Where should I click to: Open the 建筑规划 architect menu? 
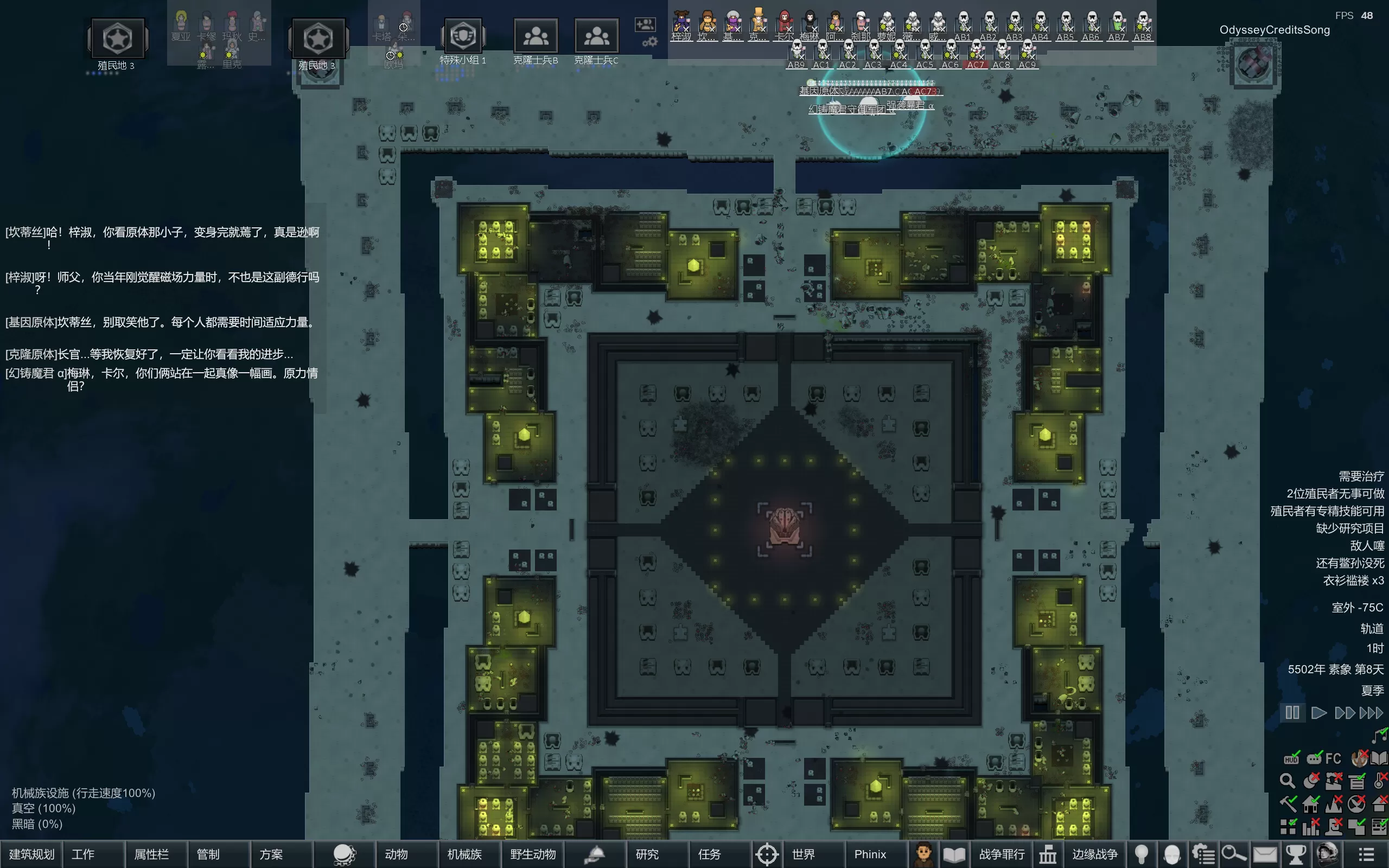pyautogui.click(x=31, y=854)
